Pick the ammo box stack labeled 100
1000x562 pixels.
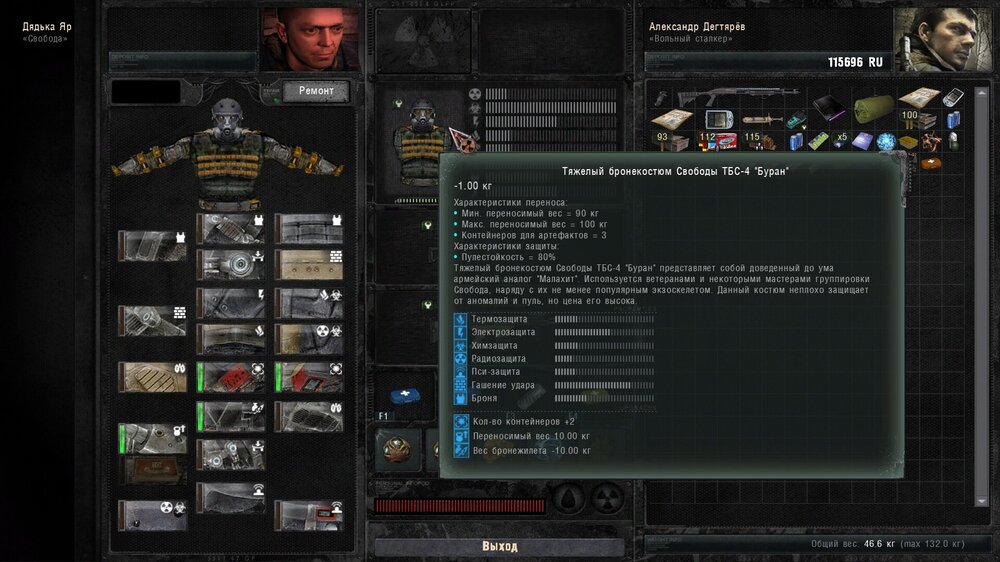coord(916,120)
